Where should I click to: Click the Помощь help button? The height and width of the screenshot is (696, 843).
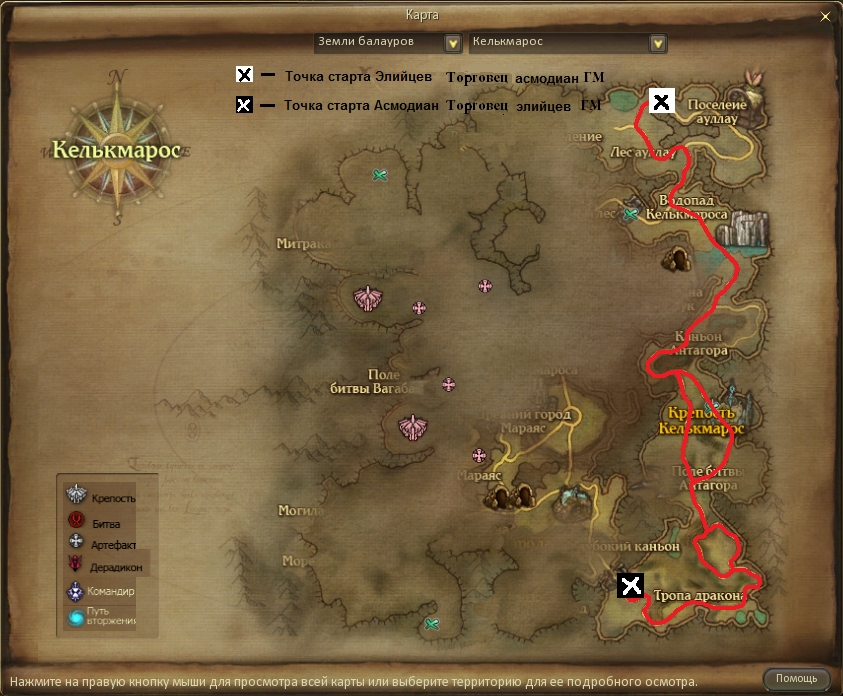(796, 679)
